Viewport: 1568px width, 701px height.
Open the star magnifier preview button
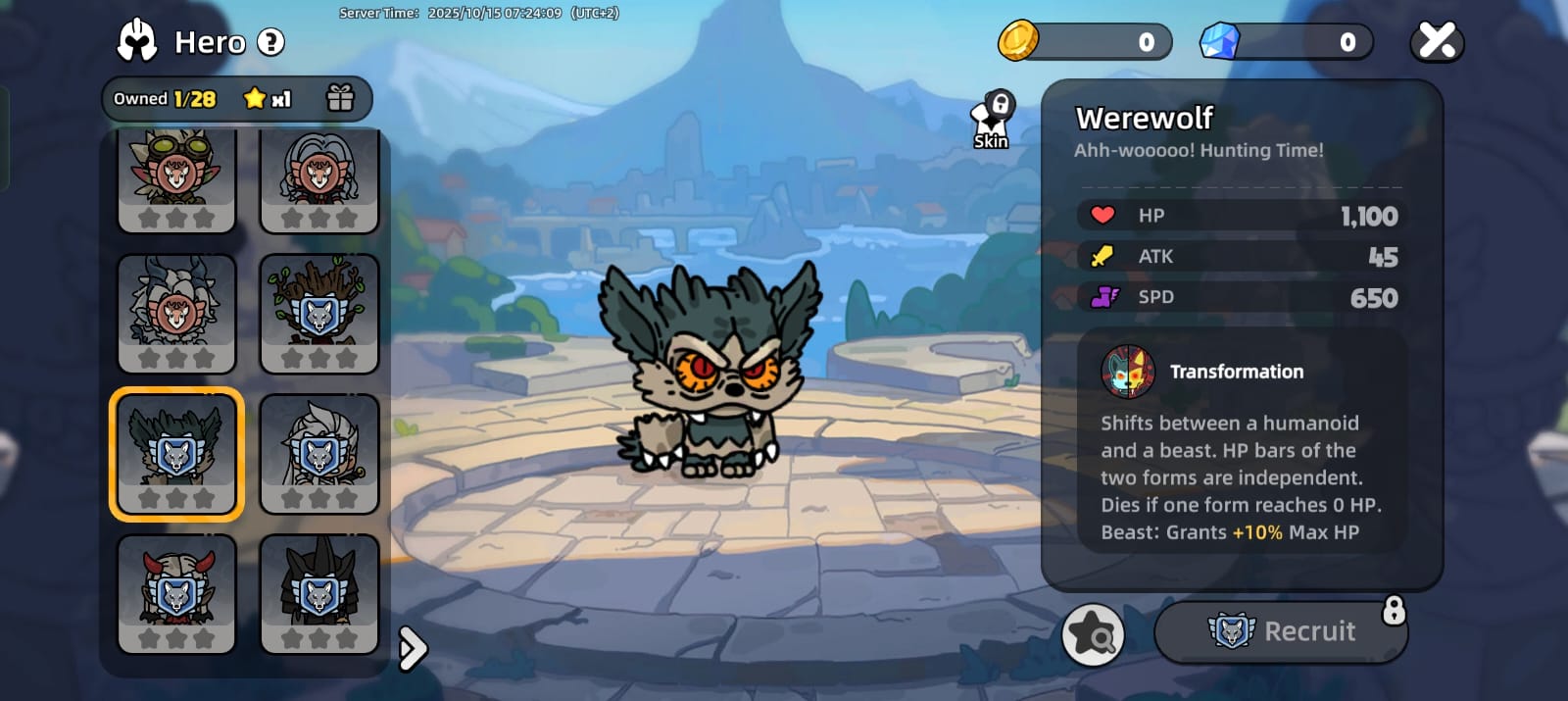tap(1092, 634)
